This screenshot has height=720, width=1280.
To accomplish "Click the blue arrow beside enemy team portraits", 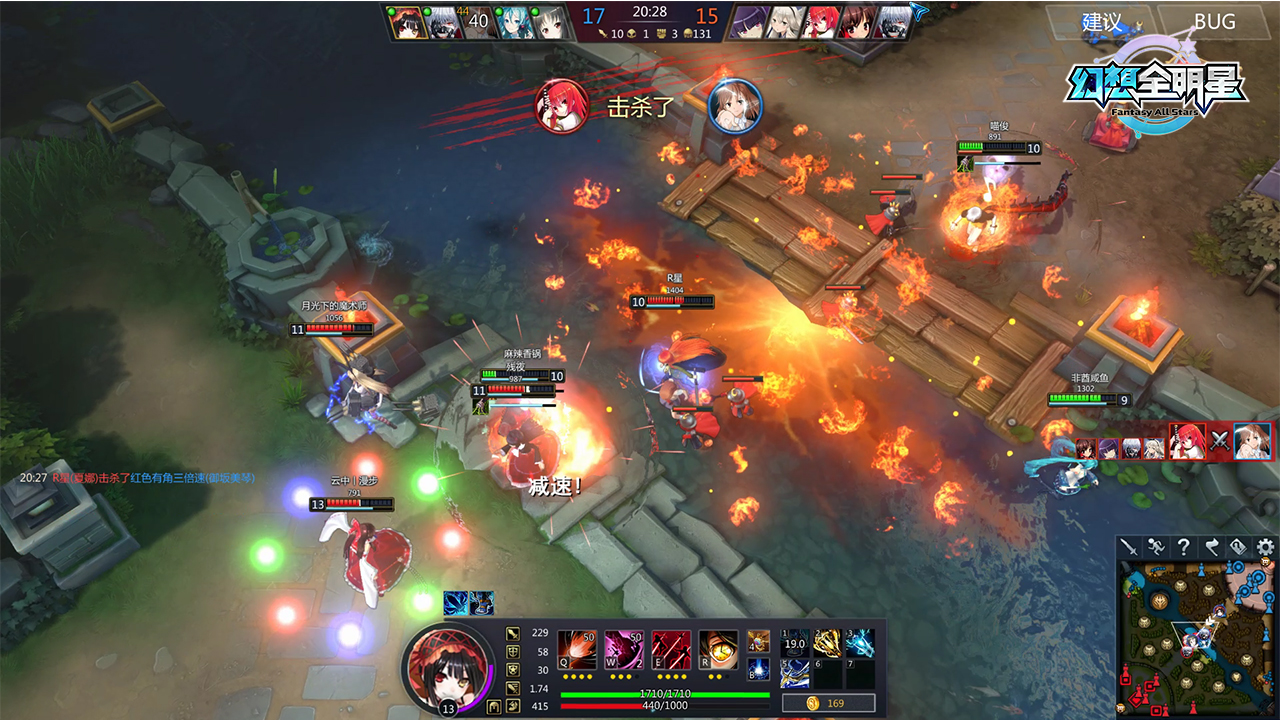I will click(x=920, y=11).
